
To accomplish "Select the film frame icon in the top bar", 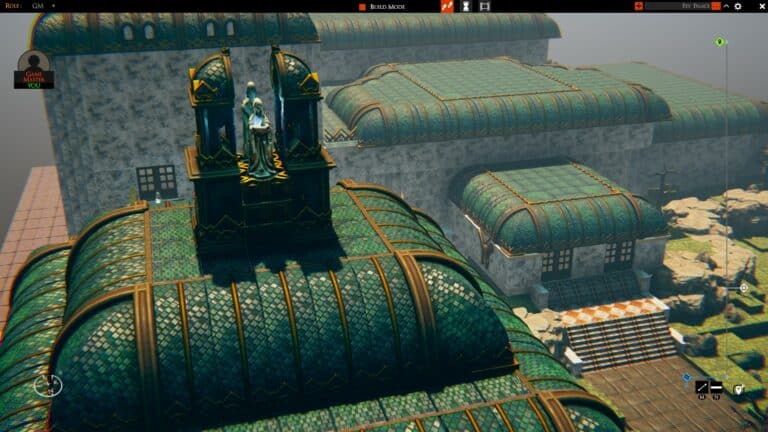I will pos(485,6).
